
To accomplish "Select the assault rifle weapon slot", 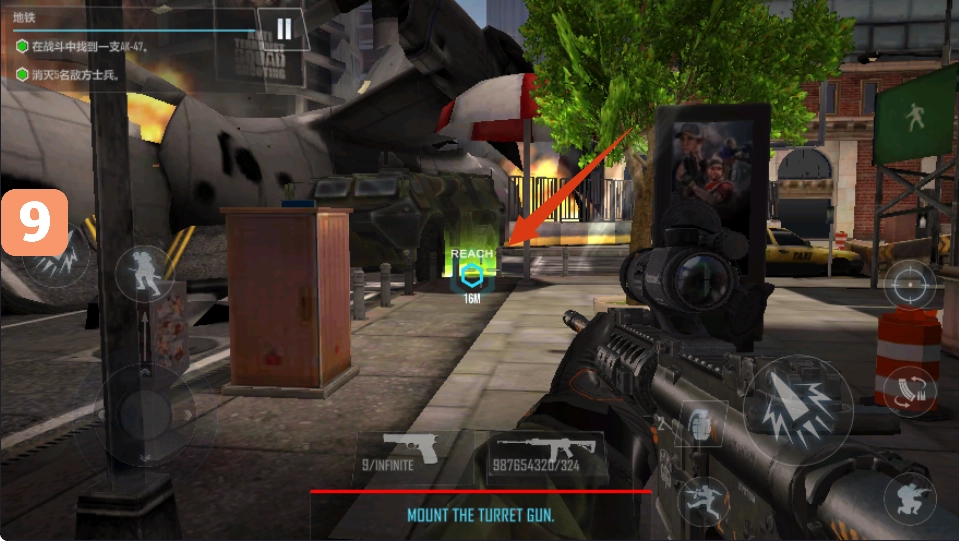I will tap(546, 453).
